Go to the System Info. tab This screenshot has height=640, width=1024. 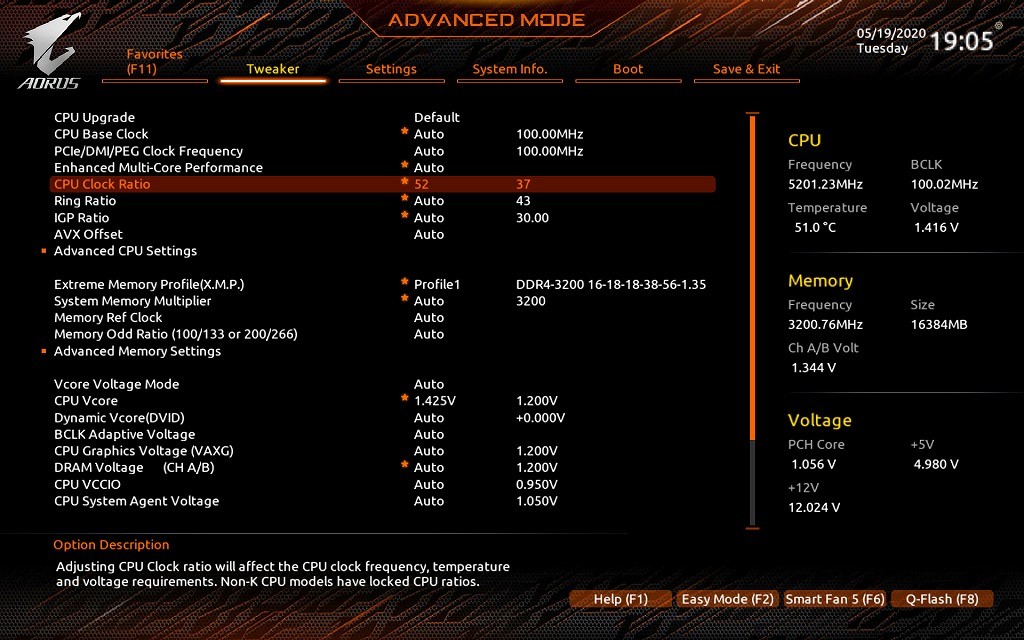[510, 69]
